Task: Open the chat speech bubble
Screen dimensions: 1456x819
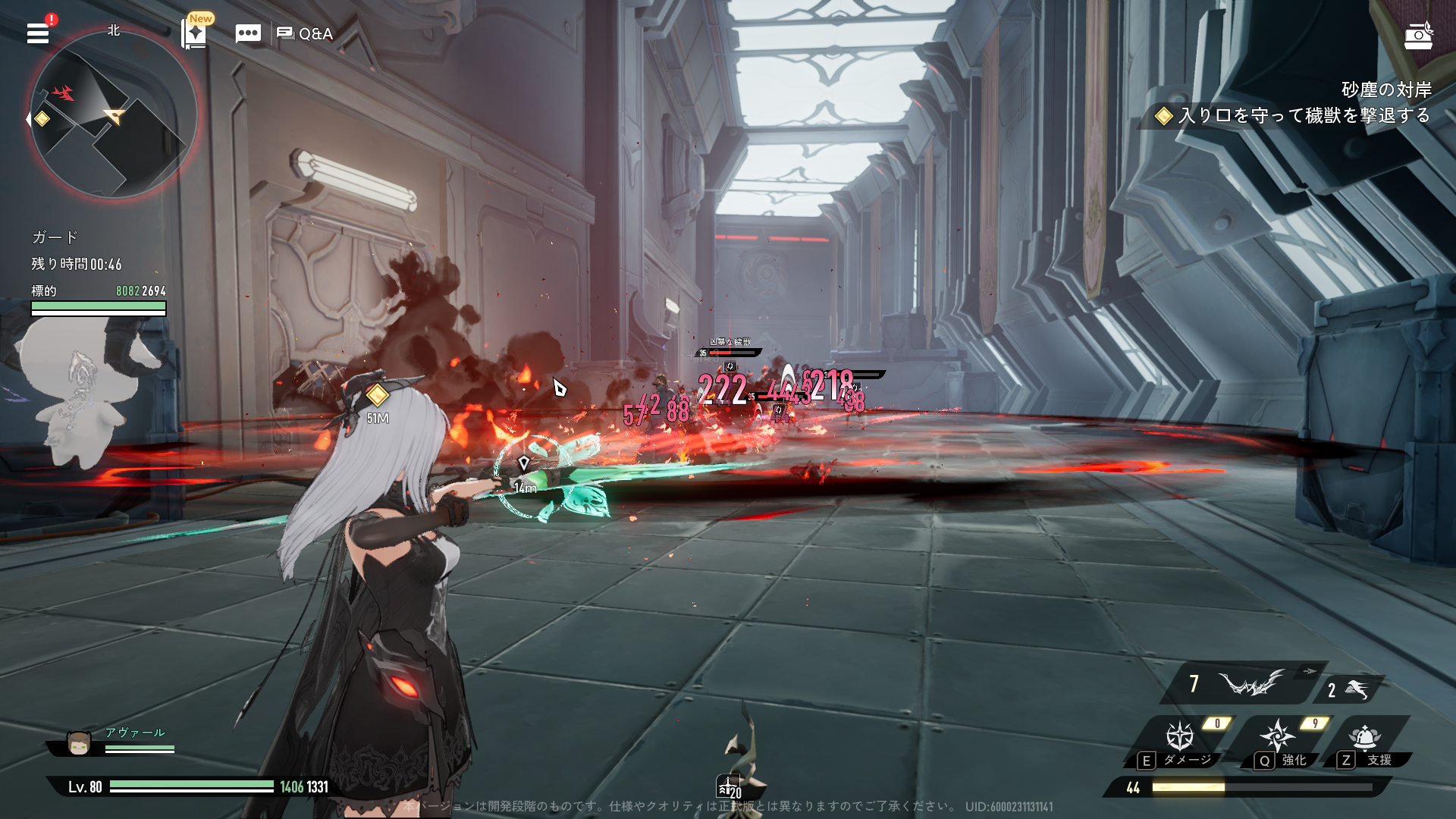Action: point(248,33)
